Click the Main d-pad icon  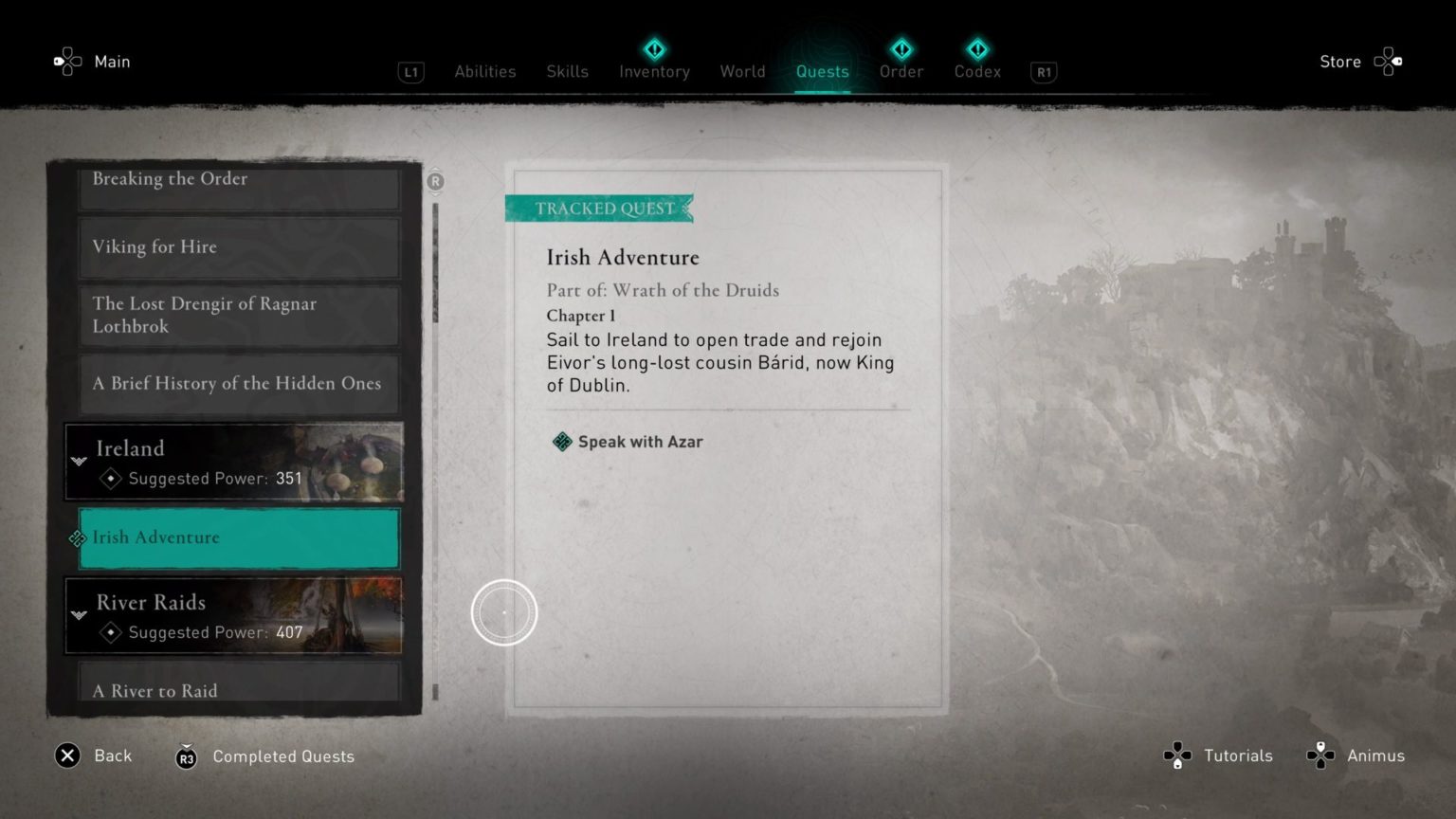(x=66, y=61)
